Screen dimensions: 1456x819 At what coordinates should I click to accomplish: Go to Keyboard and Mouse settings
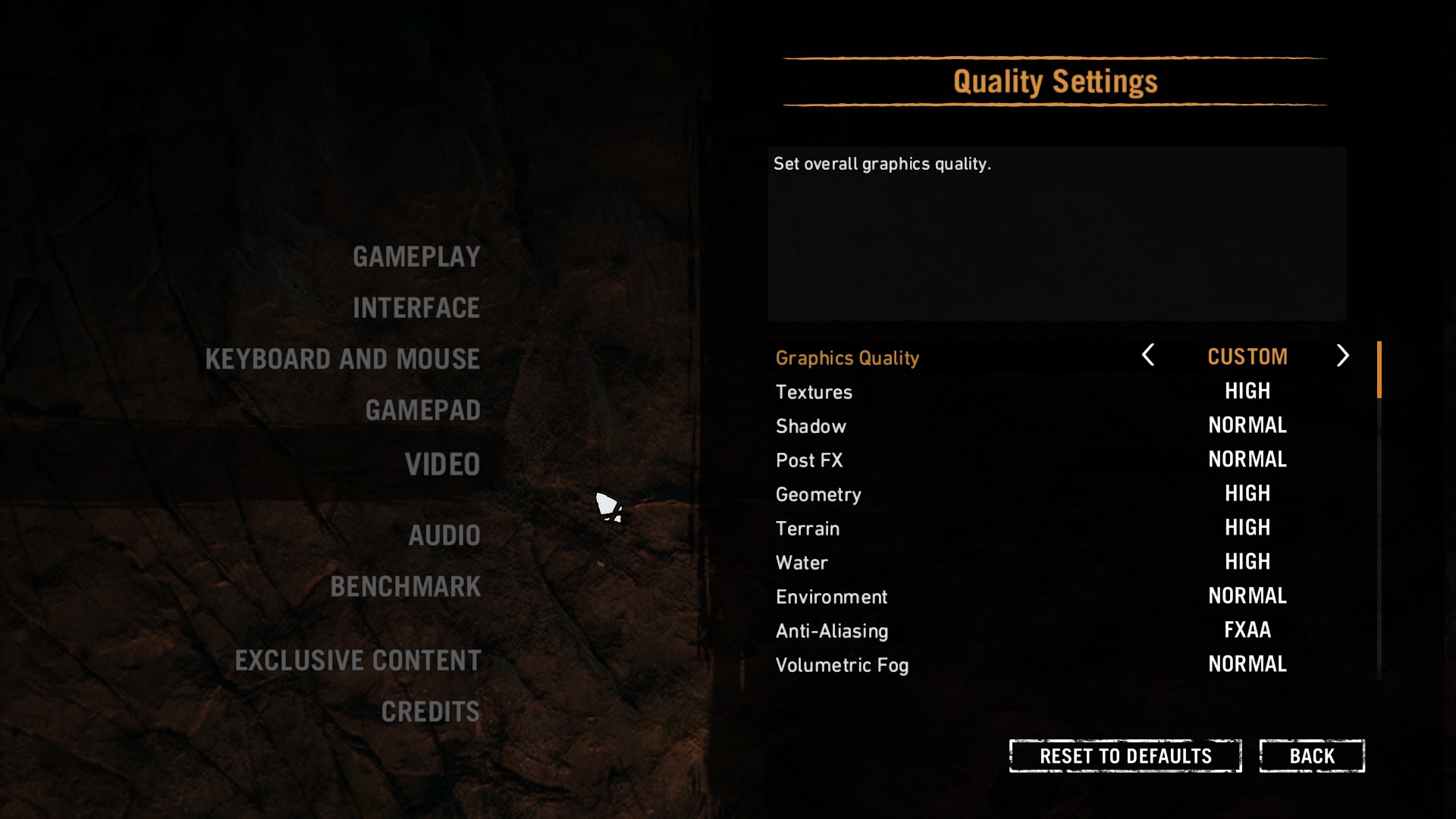click(343, 359)
